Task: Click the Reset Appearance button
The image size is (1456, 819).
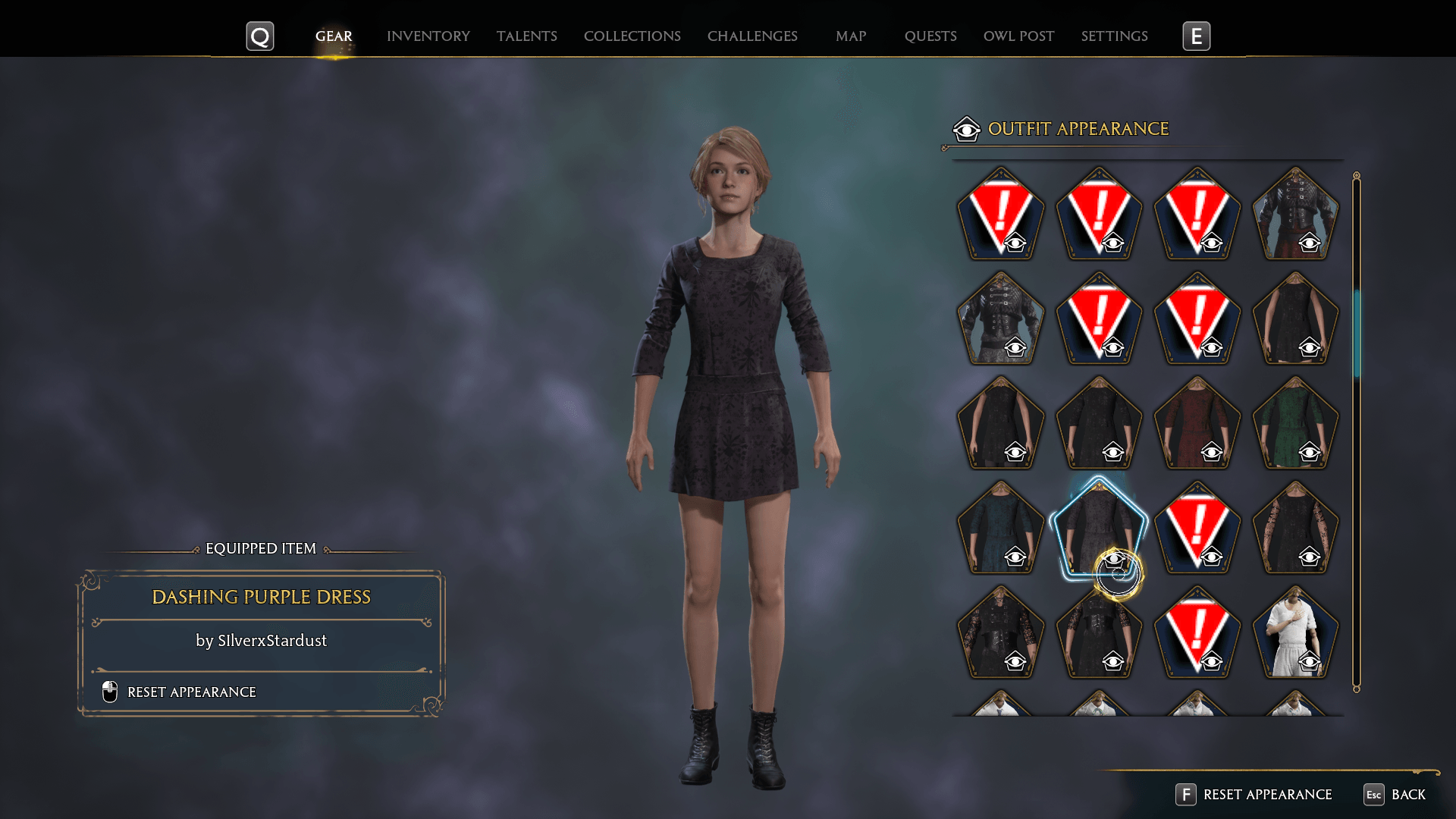Action: (191, 692)
